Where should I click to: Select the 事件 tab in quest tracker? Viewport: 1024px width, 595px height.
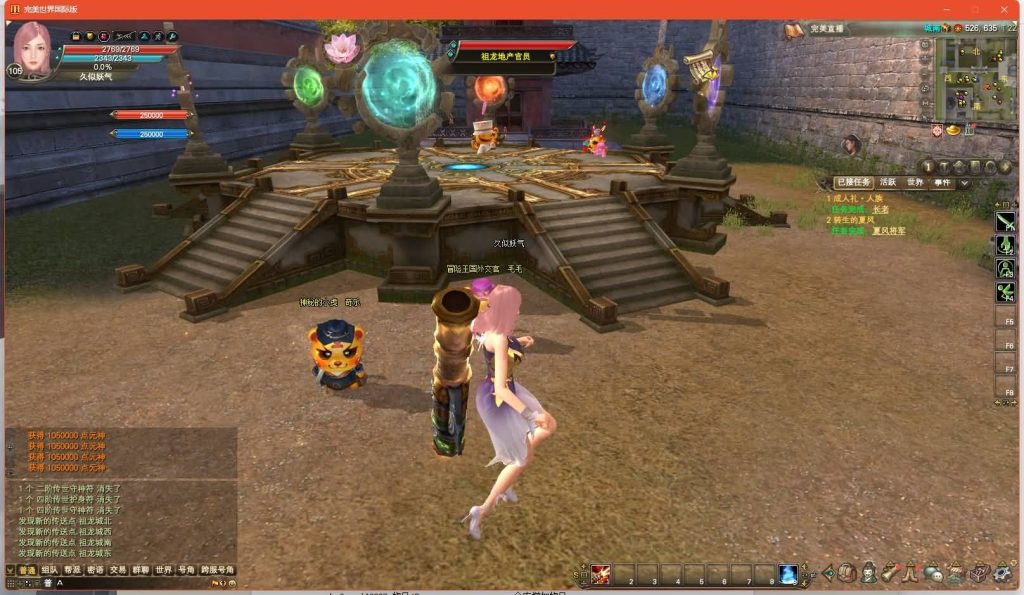[942, 183]
